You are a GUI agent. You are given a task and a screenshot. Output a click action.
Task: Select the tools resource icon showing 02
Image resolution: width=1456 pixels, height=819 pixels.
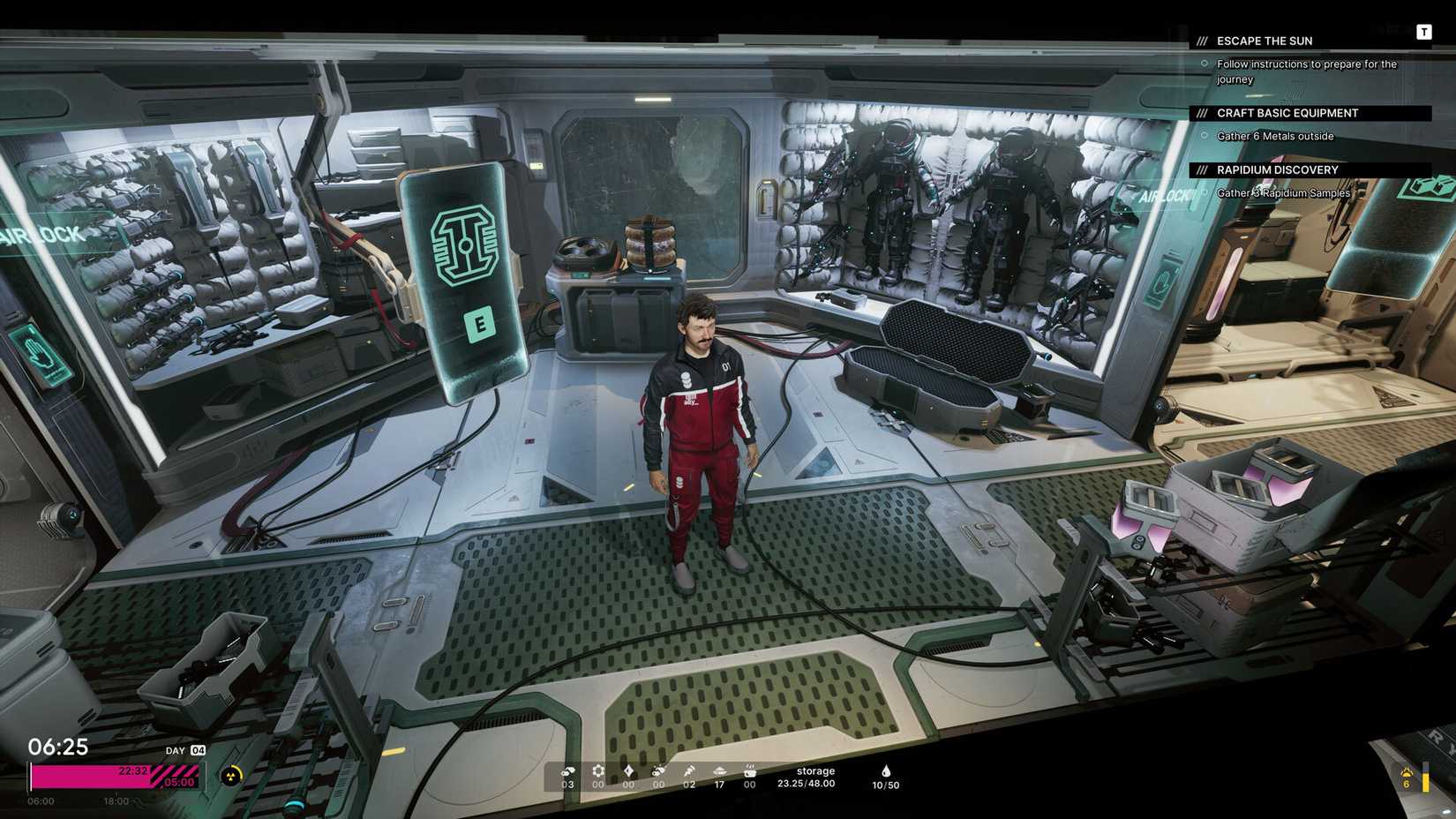[x=690, y=770]
